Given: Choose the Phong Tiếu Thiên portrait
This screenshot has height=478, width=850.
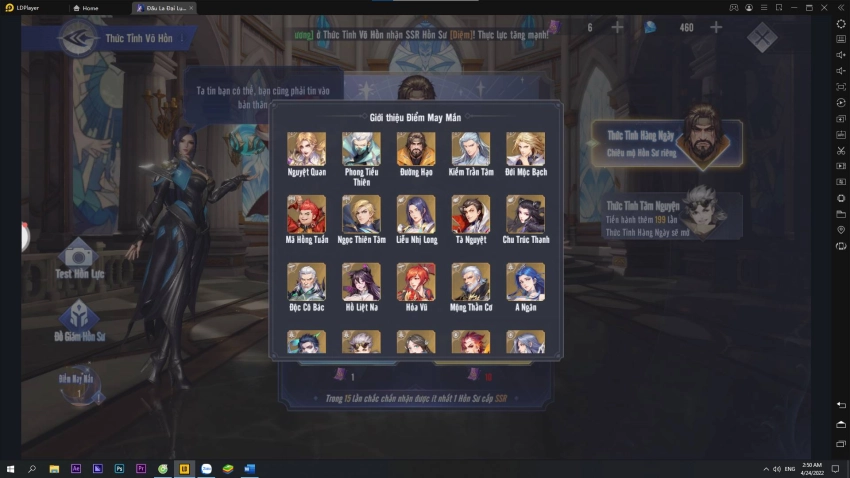Looking at the screenshot, I should pyautogui.click(x=361, y=149).
